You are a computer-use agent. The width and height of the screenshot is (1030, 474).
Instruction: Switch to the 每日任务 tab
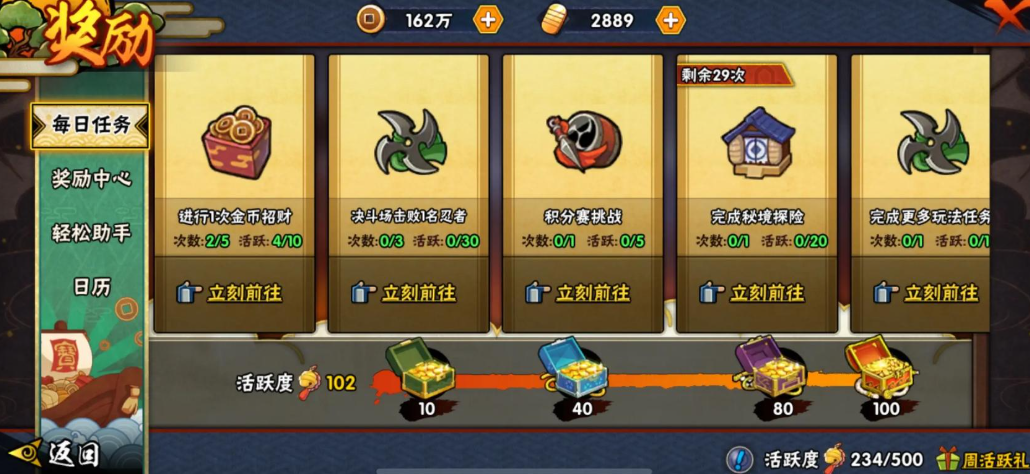91,126
